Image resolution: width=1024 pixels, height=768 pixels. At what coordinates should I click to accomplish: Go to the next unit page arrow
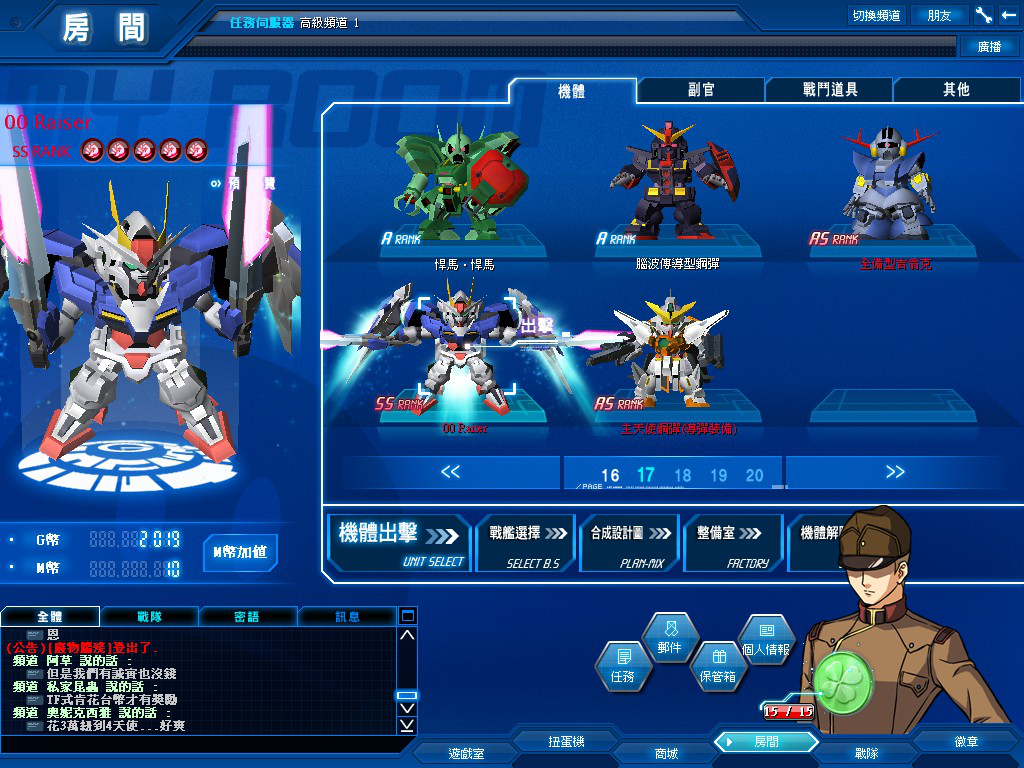[x=894, y=472]
